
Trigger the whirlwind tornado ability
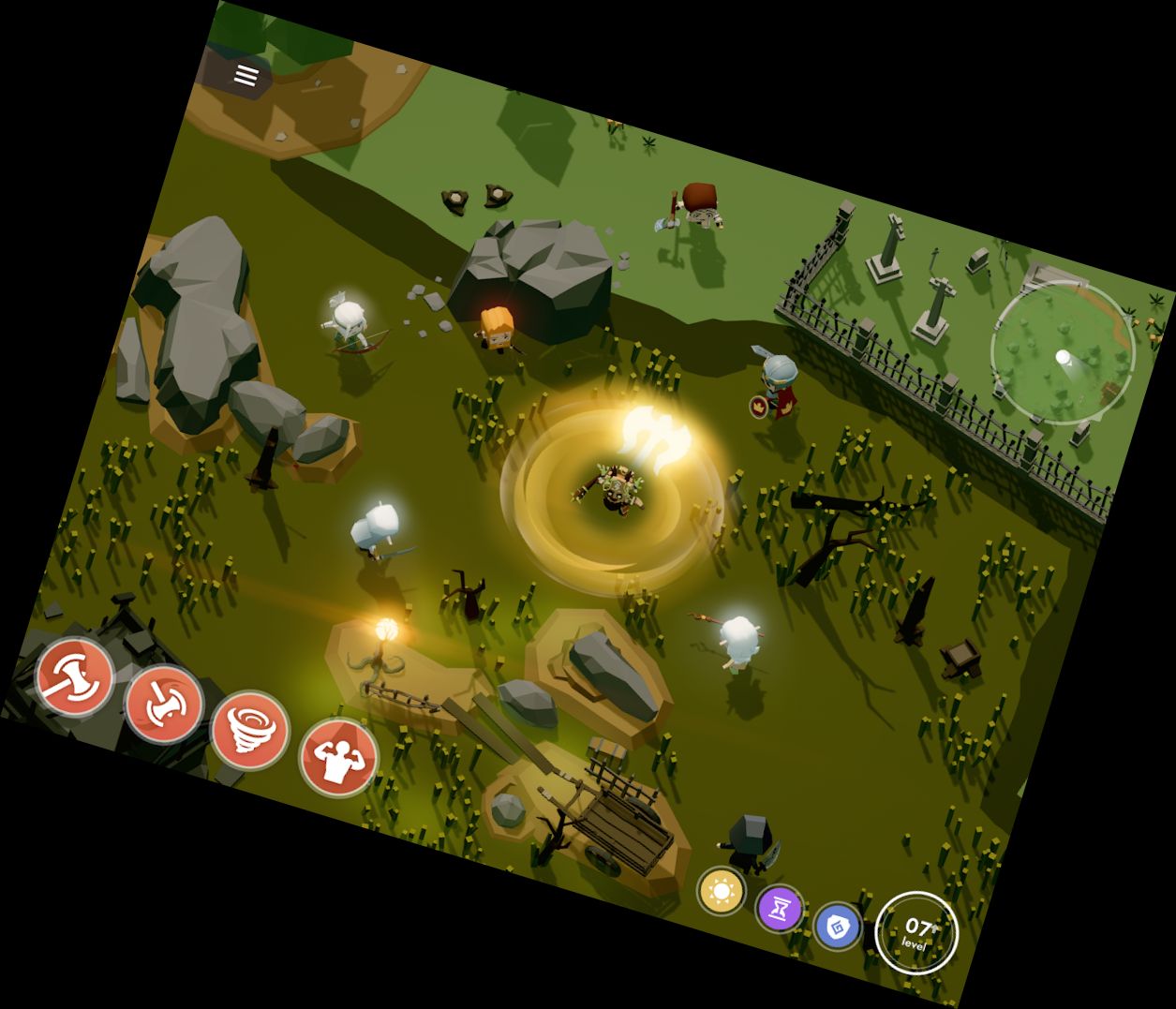[x=250, y=729]
